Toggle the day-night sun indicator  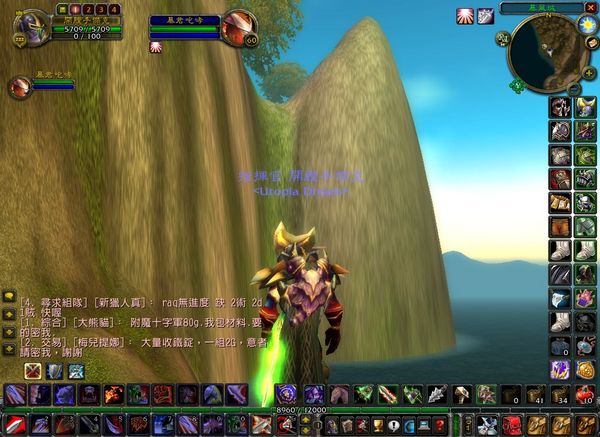[x=587, y=23]
